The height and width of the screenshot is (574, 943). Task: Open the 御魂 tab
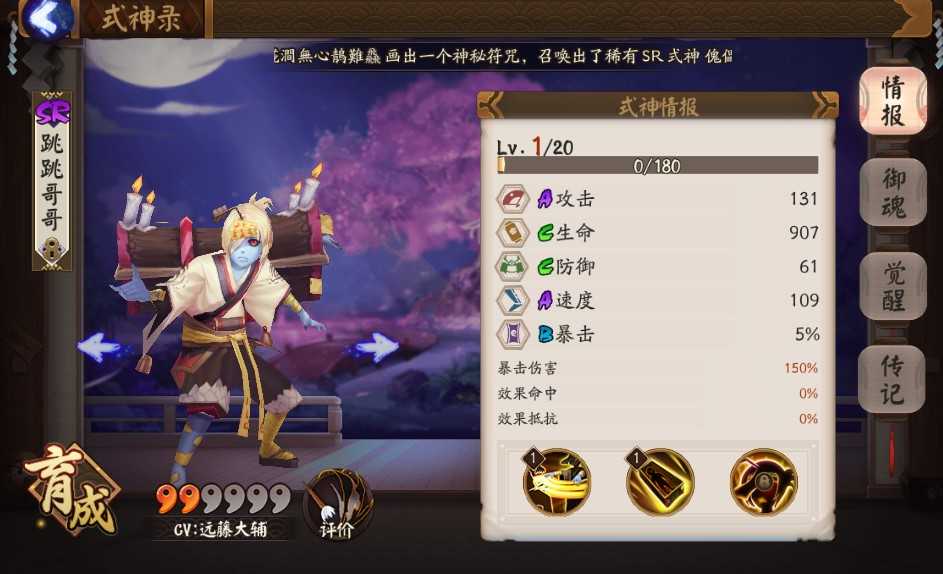coord(891,193)
